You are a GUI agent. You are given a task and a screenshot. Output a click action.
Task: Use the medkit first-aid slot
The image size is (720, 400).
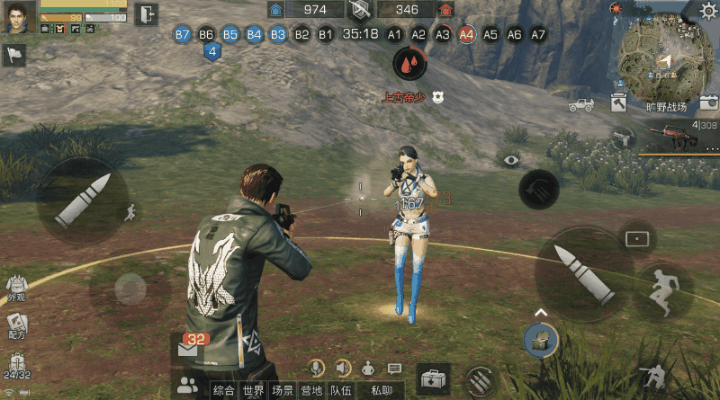click(433, 379)
